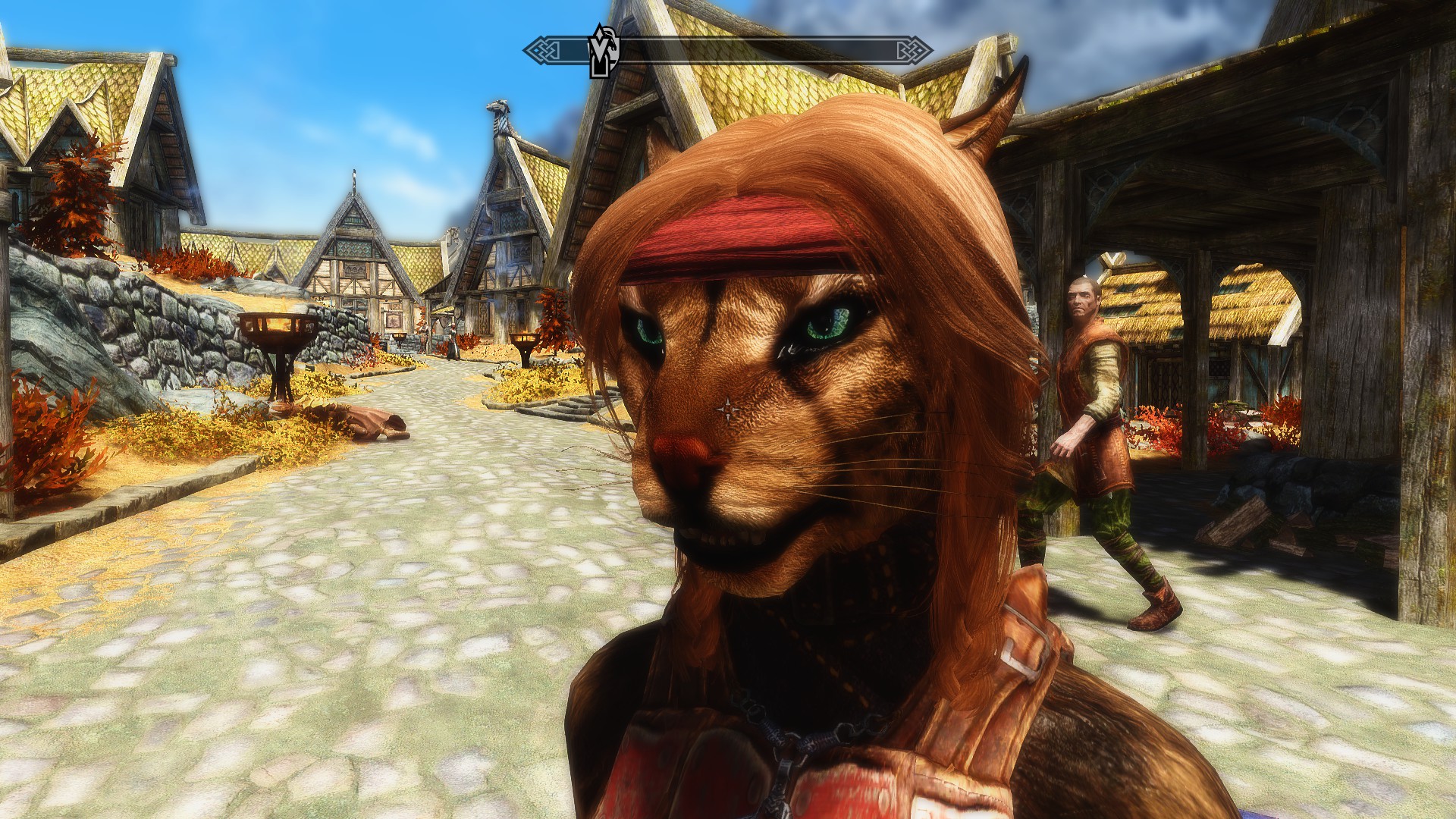Click the Whiterun horse-head marker on the compass

[x=605, y=51]
